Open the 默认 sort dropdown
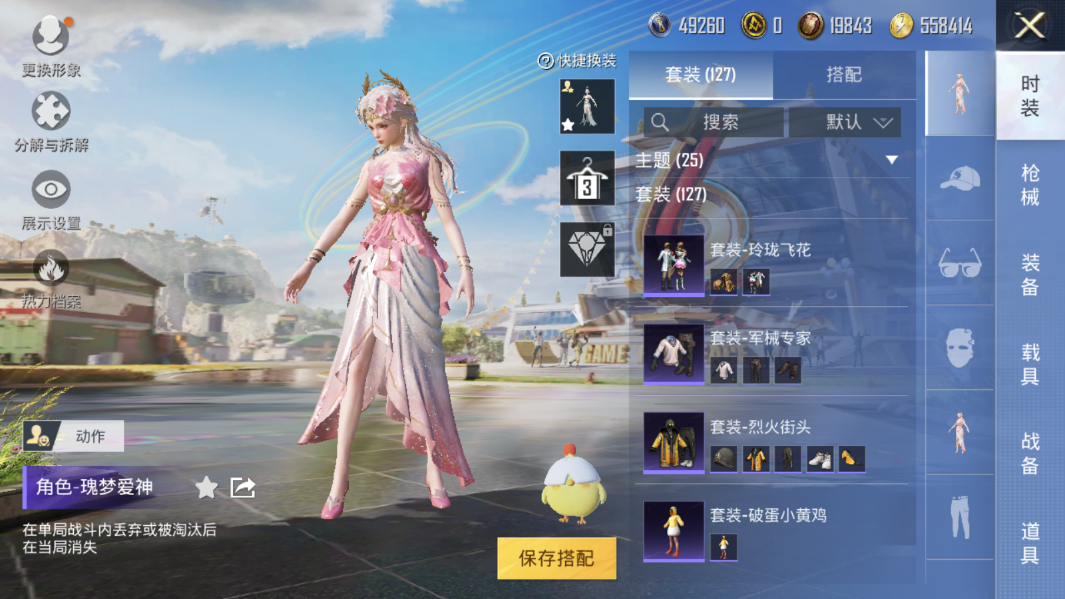 tap(845, 122)
